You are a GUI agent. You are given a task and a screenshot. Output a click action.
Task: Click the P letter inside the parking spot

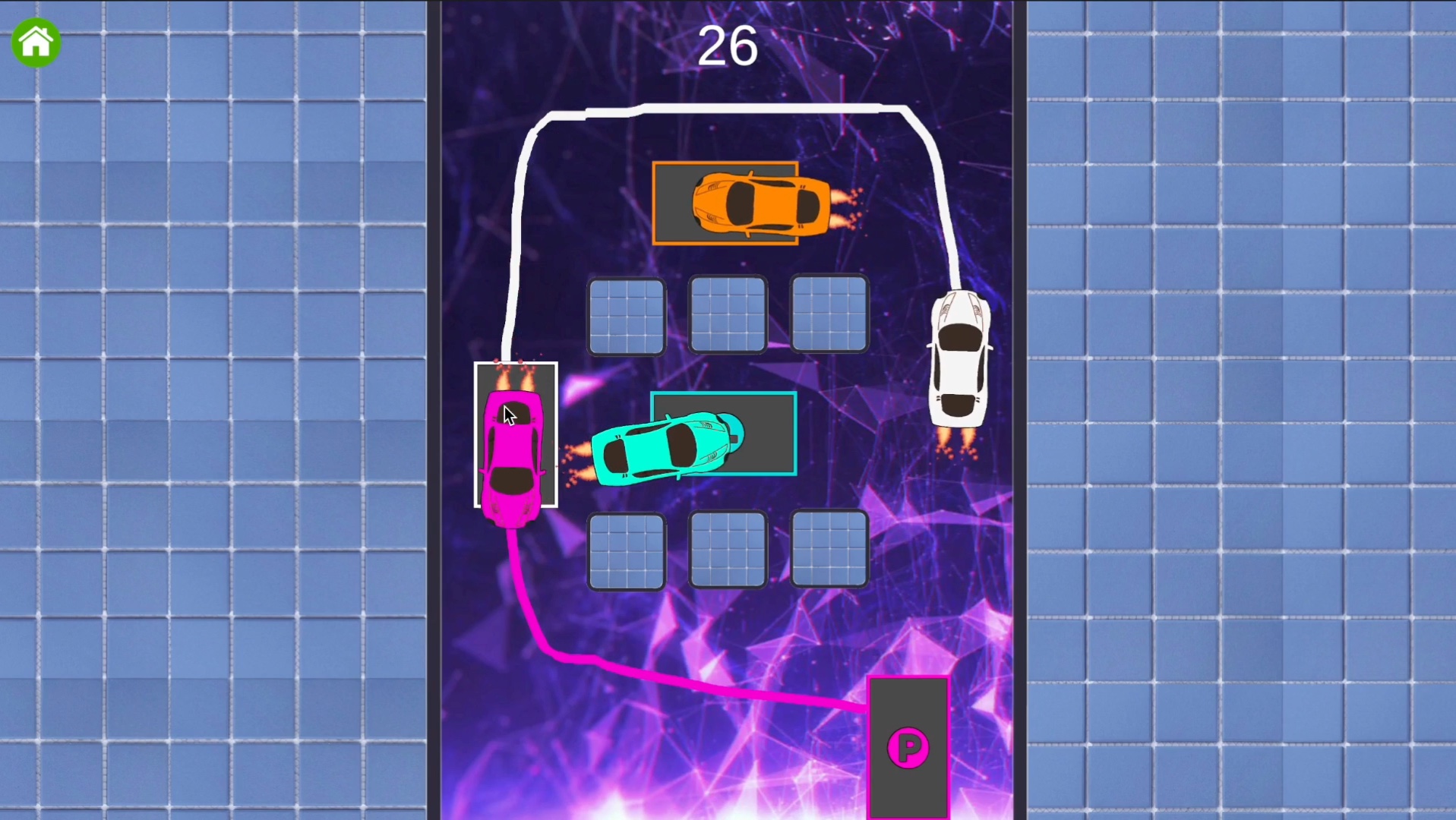908,748
